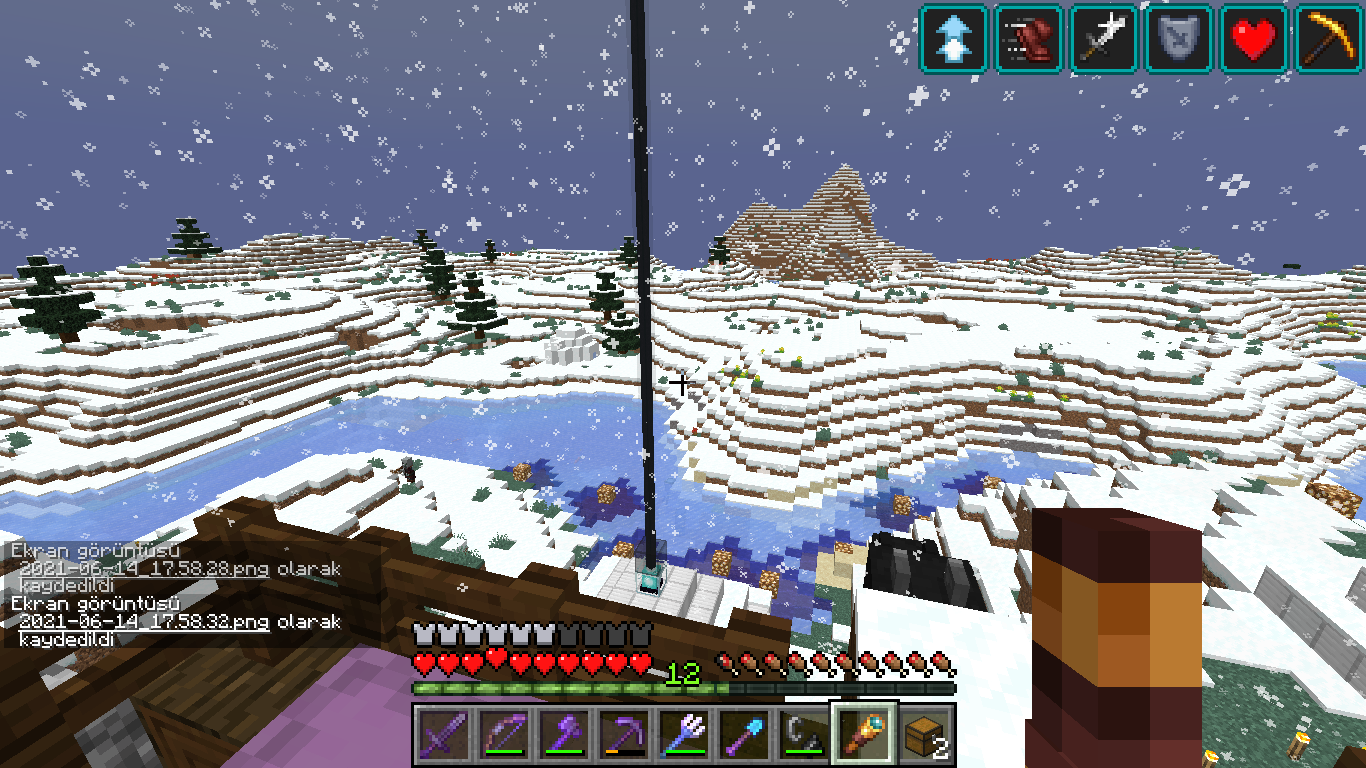Select the chest stack hotbar slot
The height and width of the screenshot is (768, 1366).
point(924,735)
